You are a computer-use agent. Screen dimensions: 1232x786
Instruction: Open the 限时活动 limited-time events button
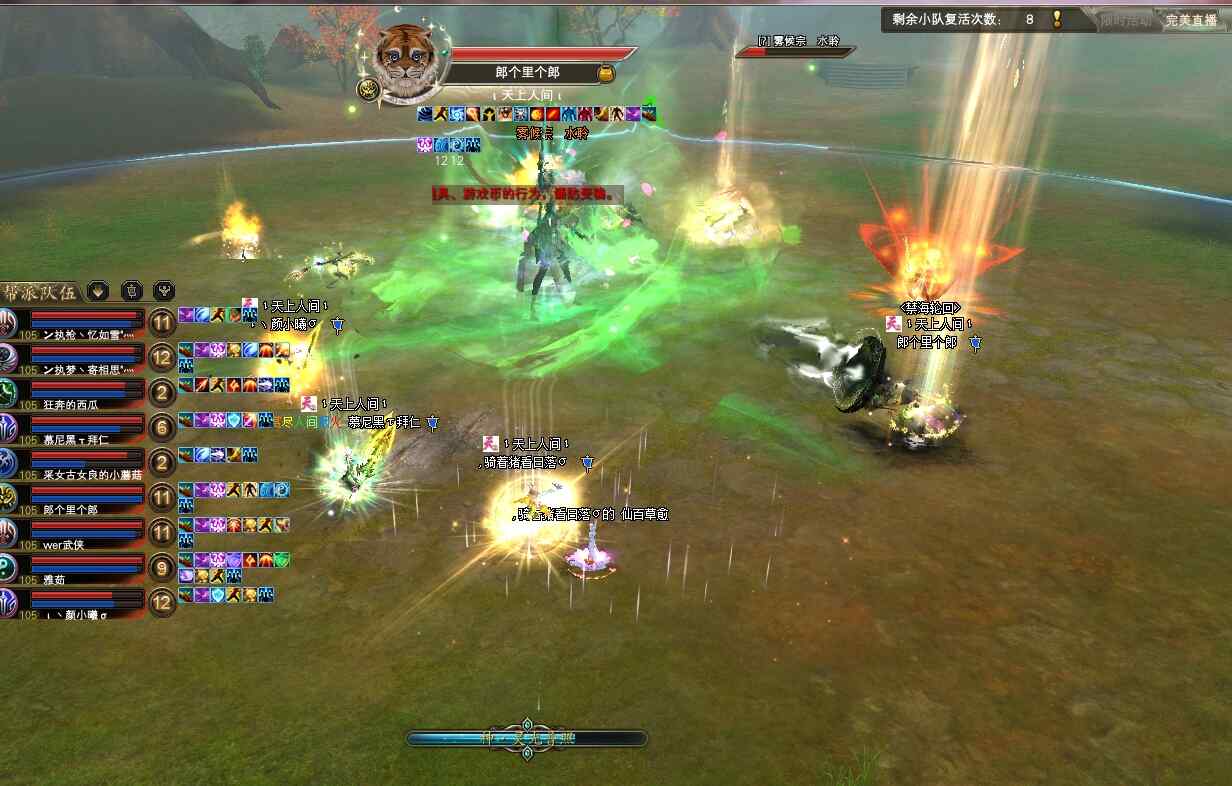pyautogui.click(x=1125, y=20)
